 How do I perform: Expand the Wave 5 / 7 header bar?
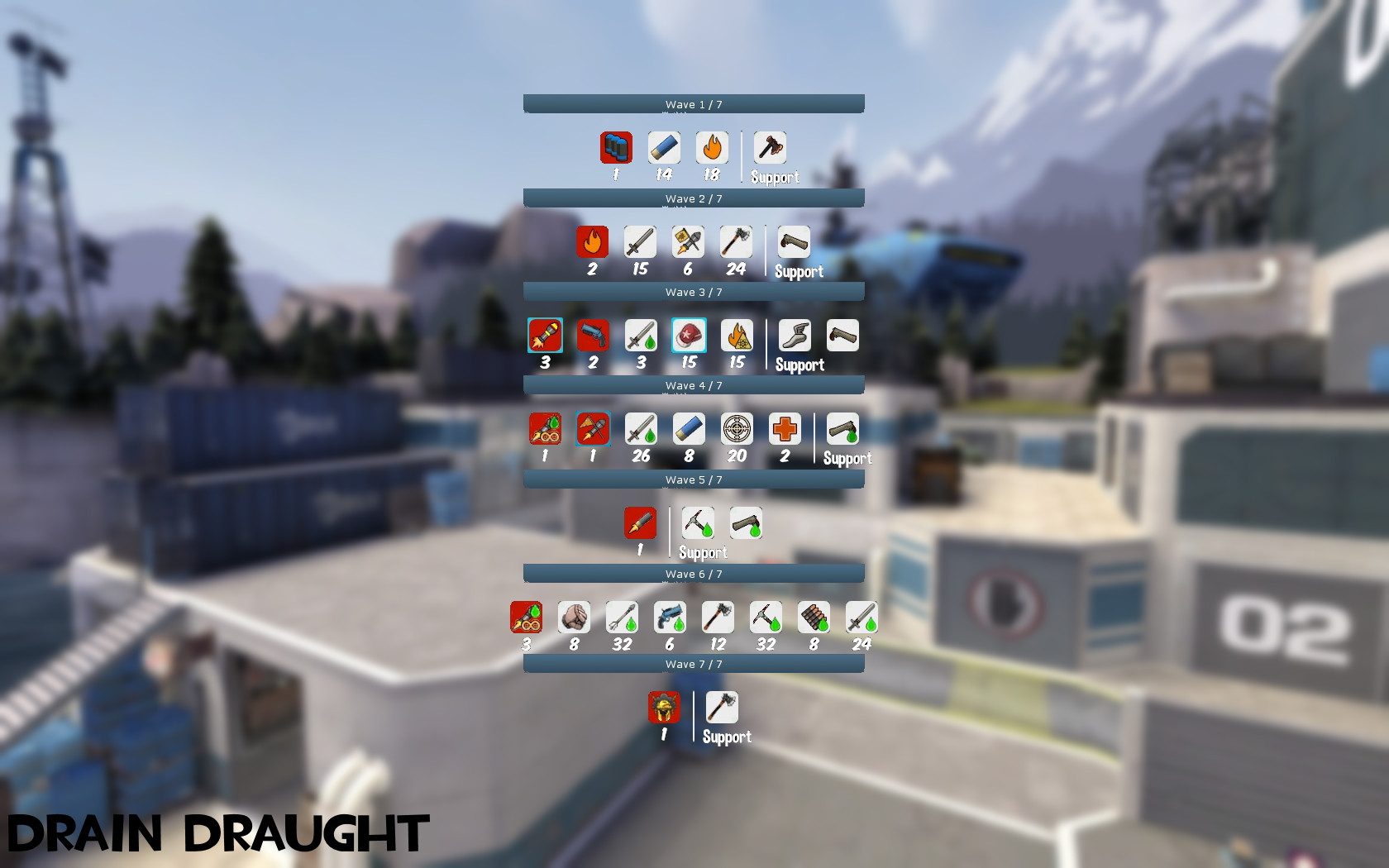[x=693, y=479]
